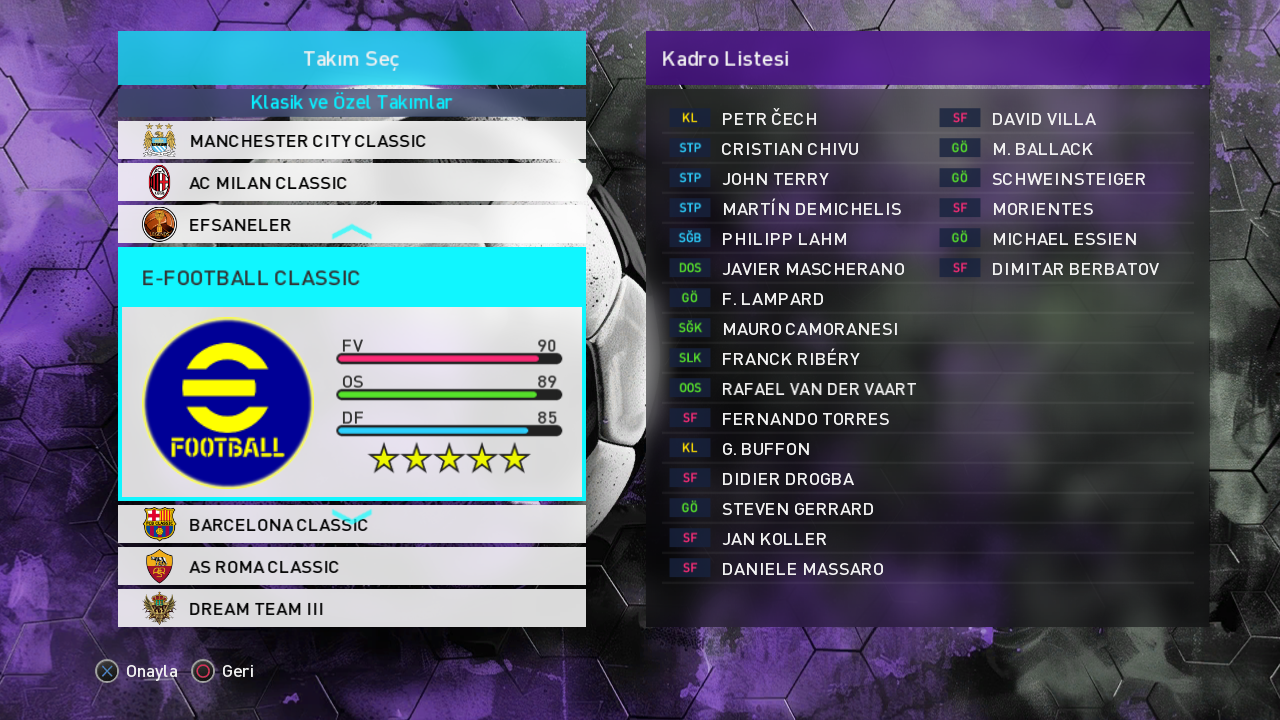Pick Dream Team III entry
Image resolution: width=1280 pixels, height=720 pixels.
click(351, 608)
